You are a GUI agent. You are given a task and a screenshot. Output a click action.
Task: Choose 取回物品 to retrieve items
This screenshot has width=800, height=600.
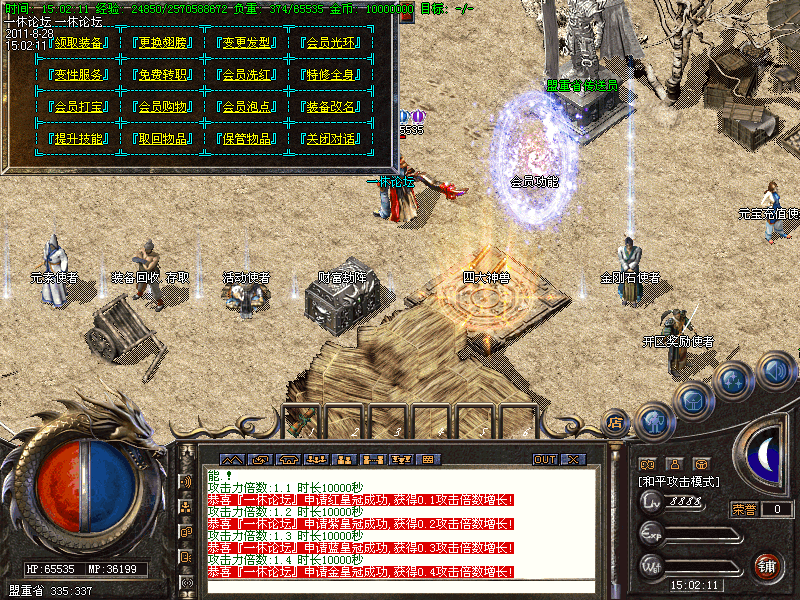click(163, 139)
